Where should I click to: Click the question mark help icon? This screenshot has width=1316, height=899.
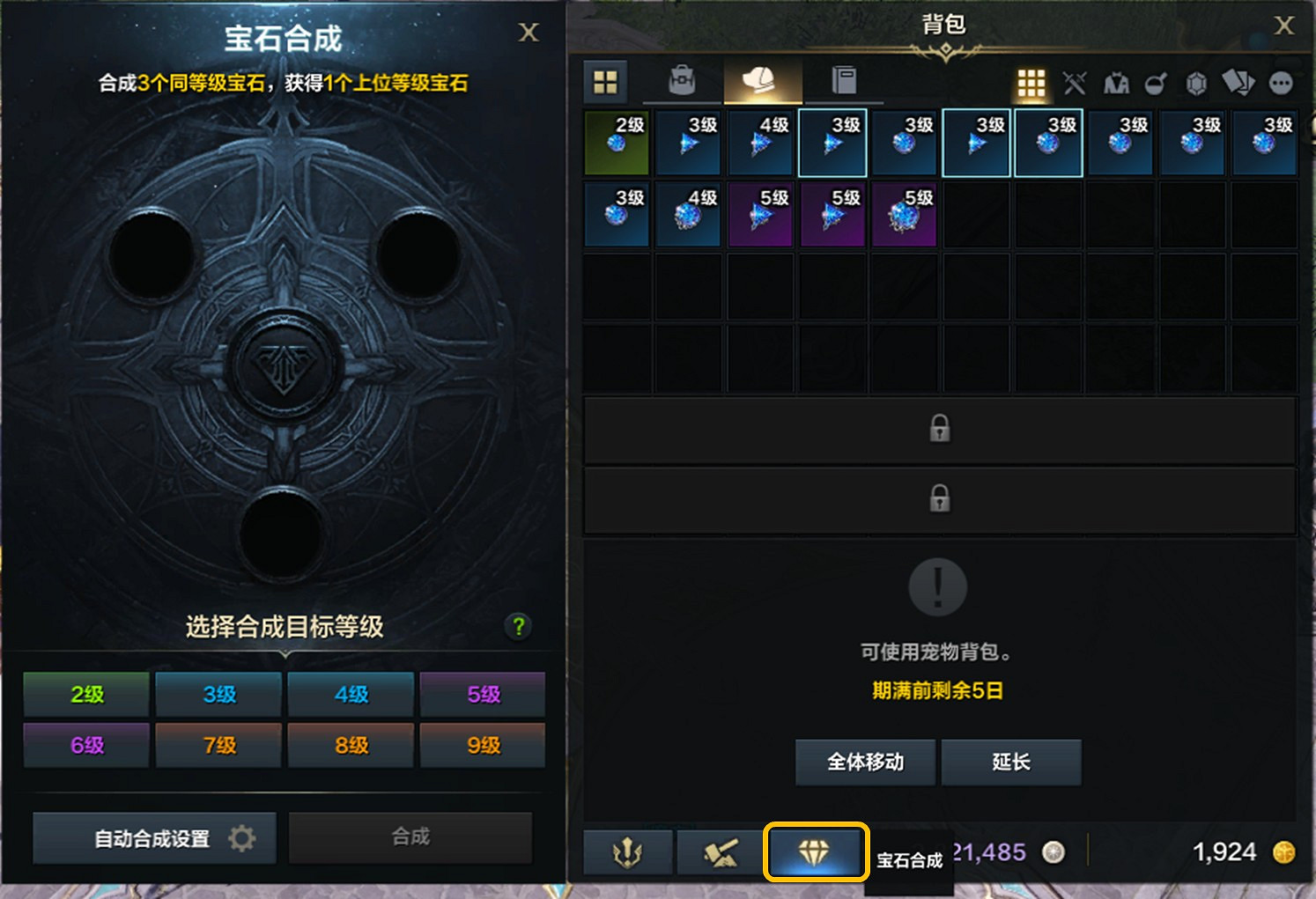click(x=518, y=627)
